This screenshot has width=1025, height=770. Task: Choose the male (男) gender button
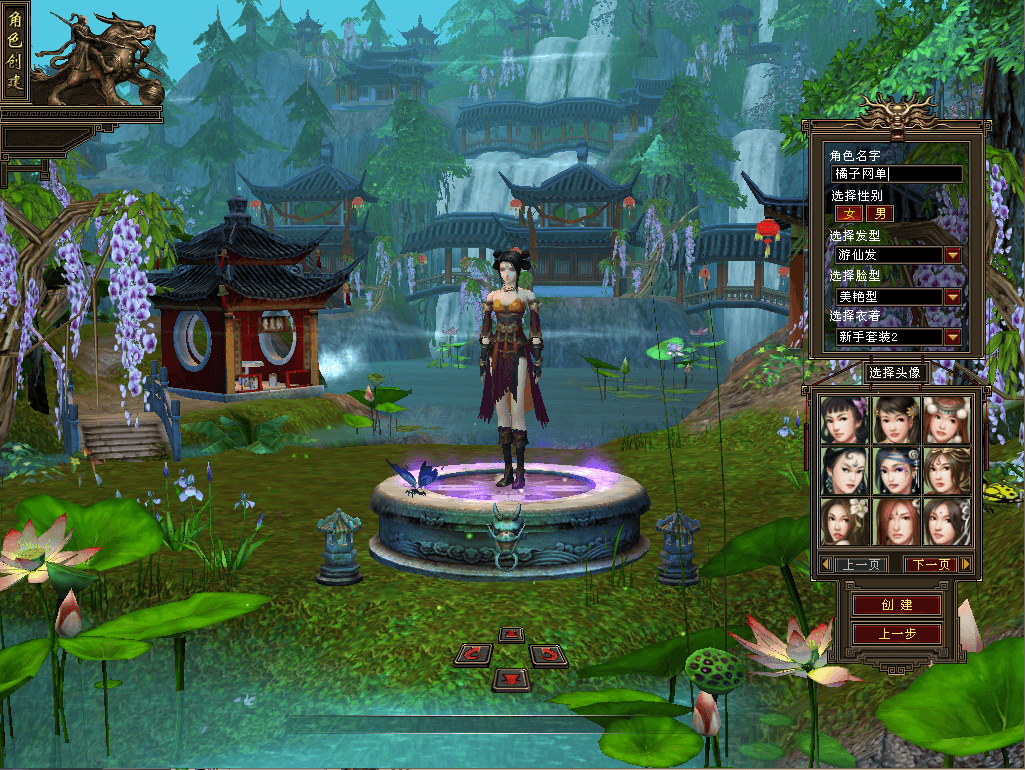pyautogui.click(x=880, y=213)
